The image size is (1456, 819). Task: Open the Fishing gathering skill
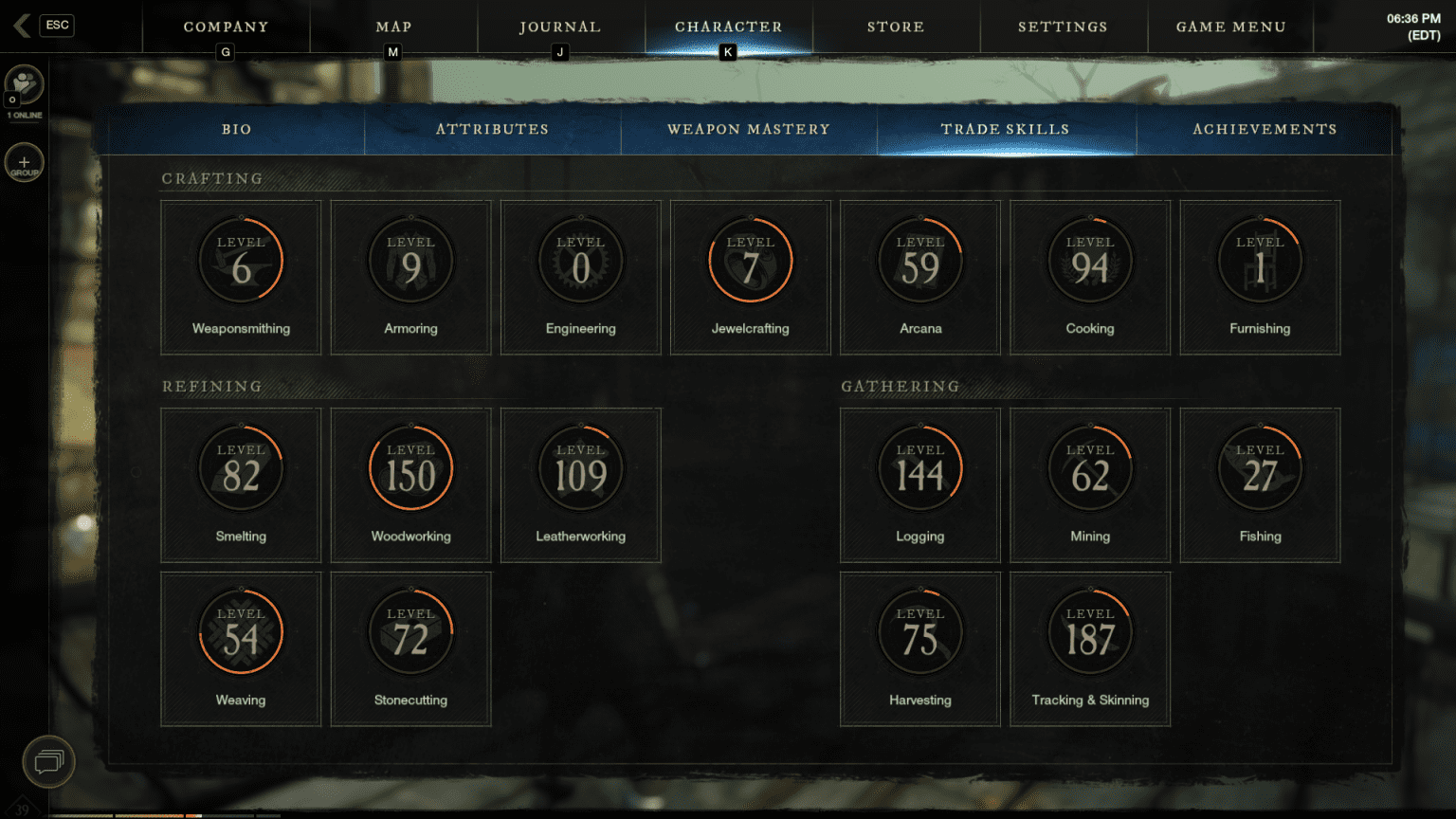click(1259, 466)
